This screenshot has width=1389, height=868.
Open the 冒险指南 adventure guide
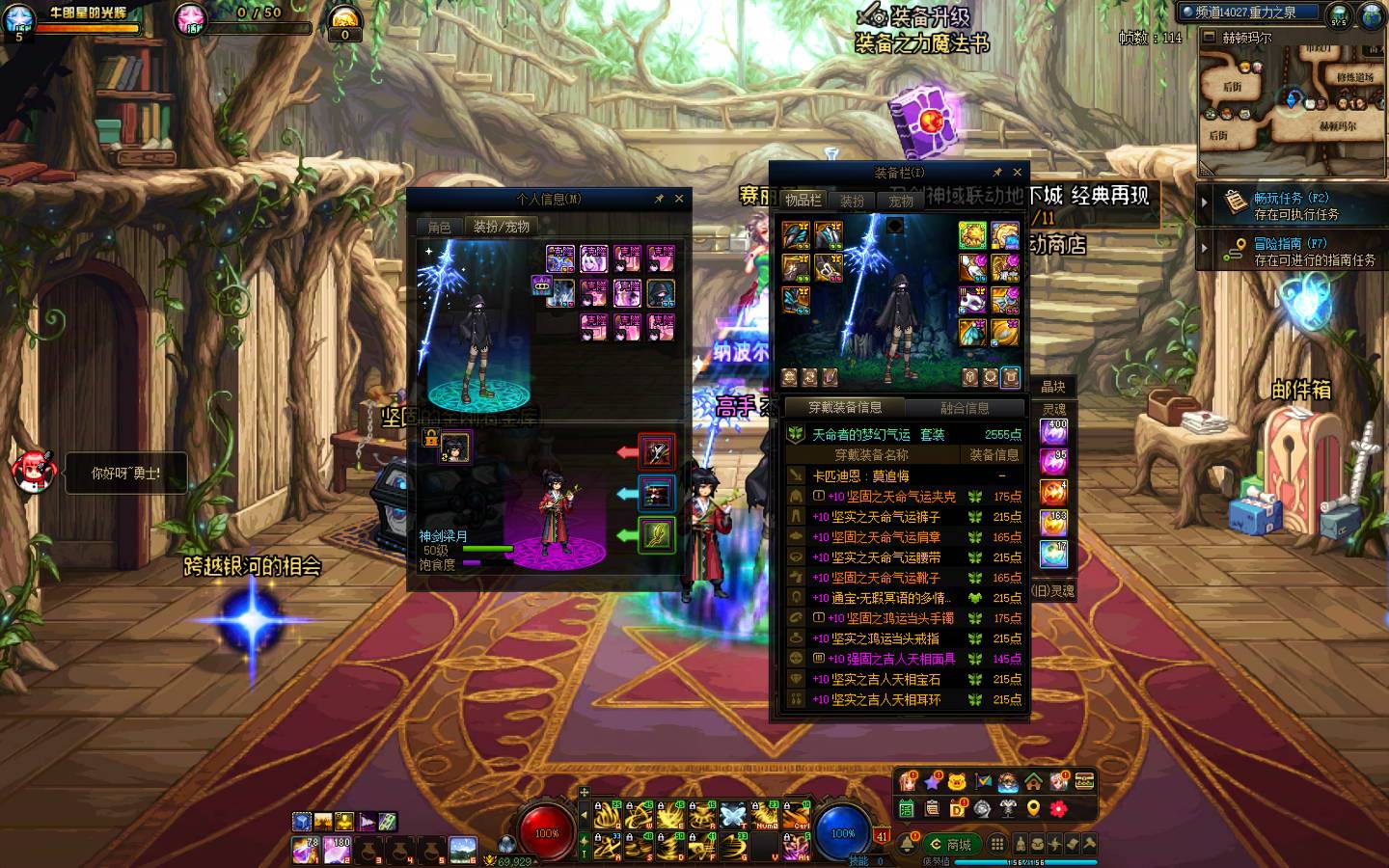(1292, 252)
